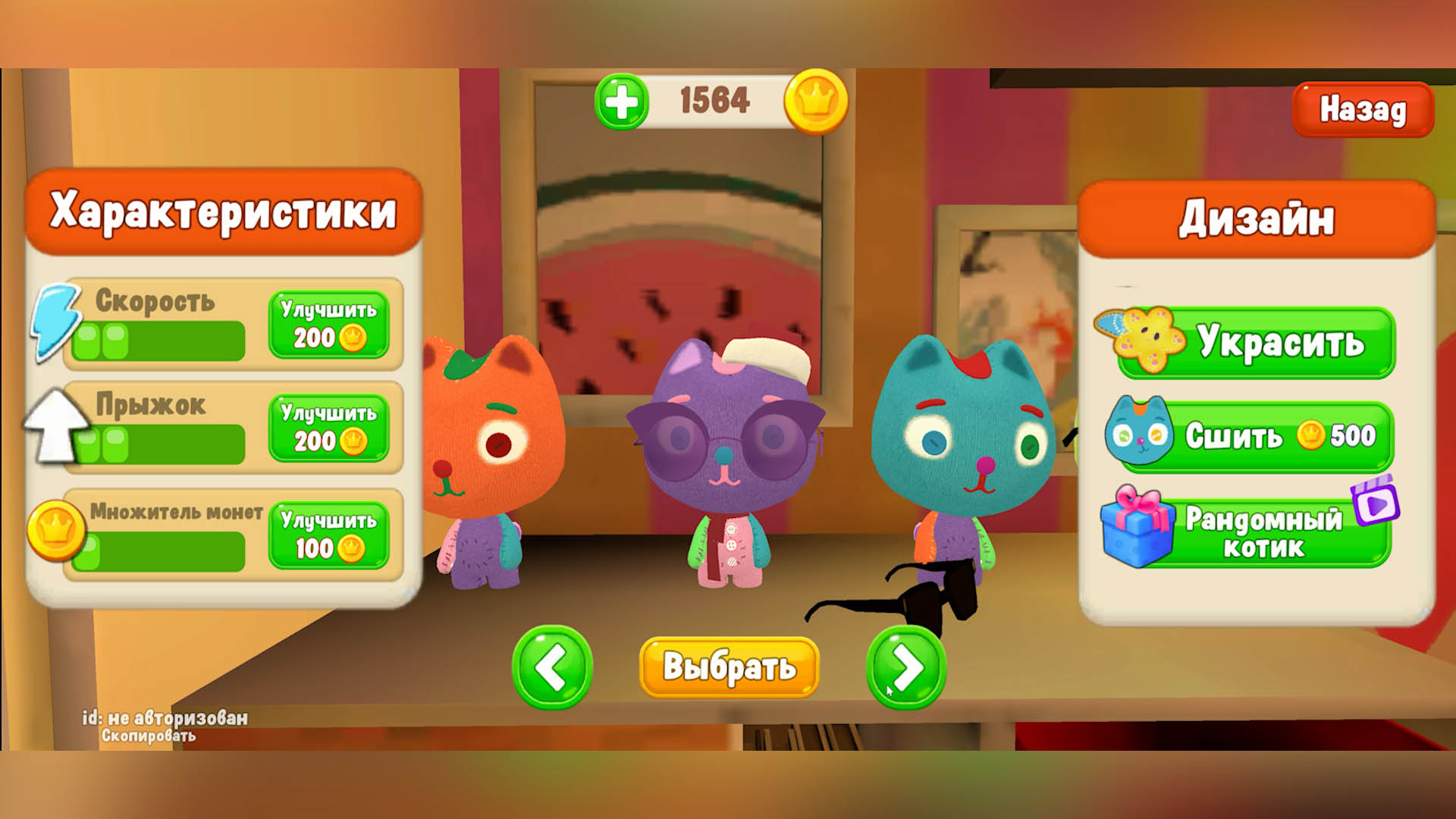1456x819 pixels.
Task: Confirm selection with the Выбрать button
Action: click(728, 668)
